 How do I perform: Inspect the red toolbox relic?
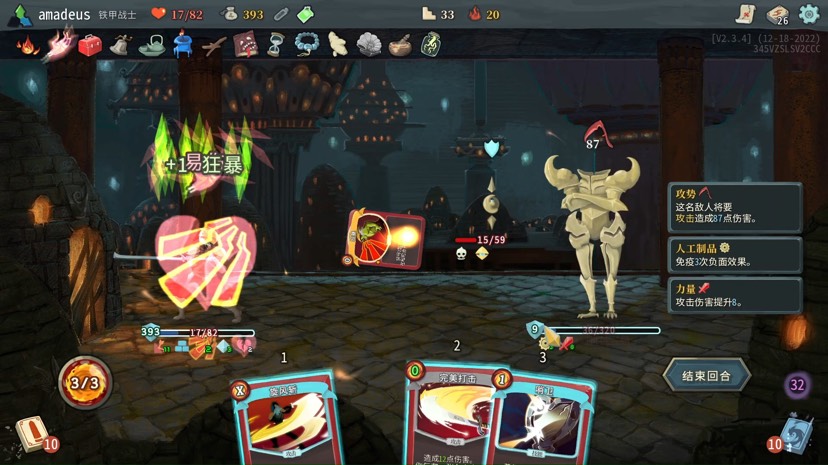coord(90,45)
